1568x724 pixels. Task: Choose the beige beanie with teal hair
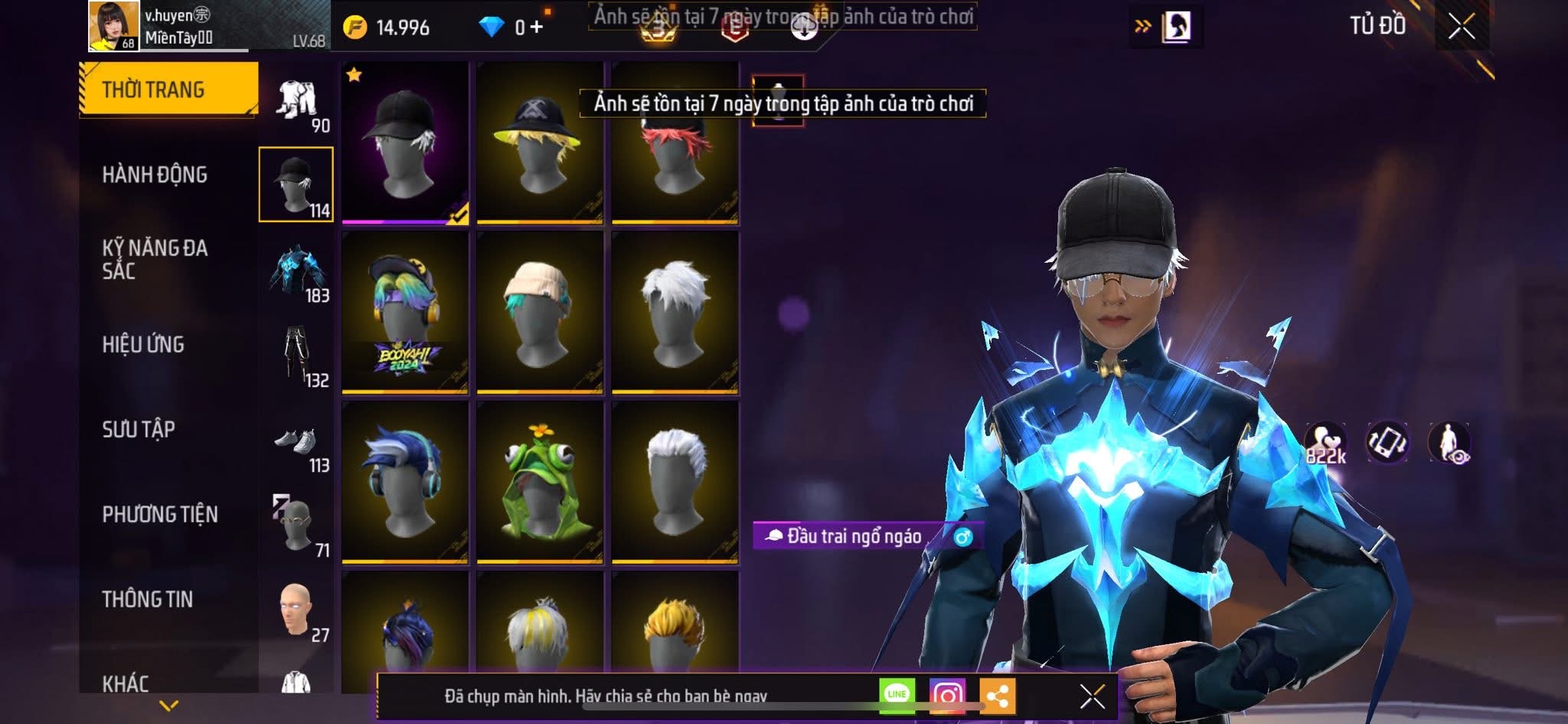coord(540,313)
